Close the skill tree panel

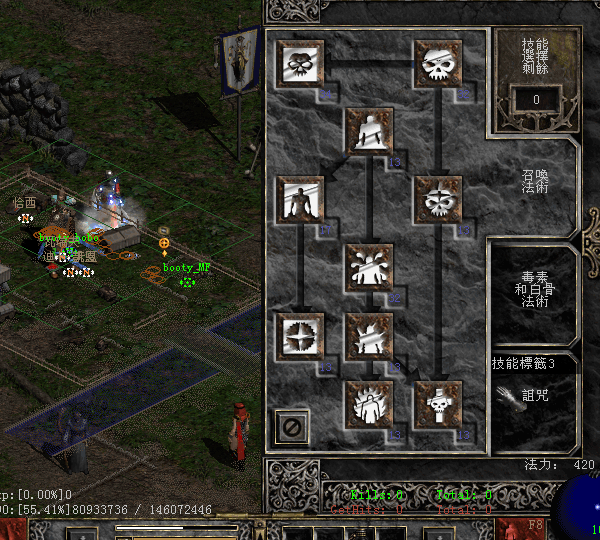coord(293,427)
